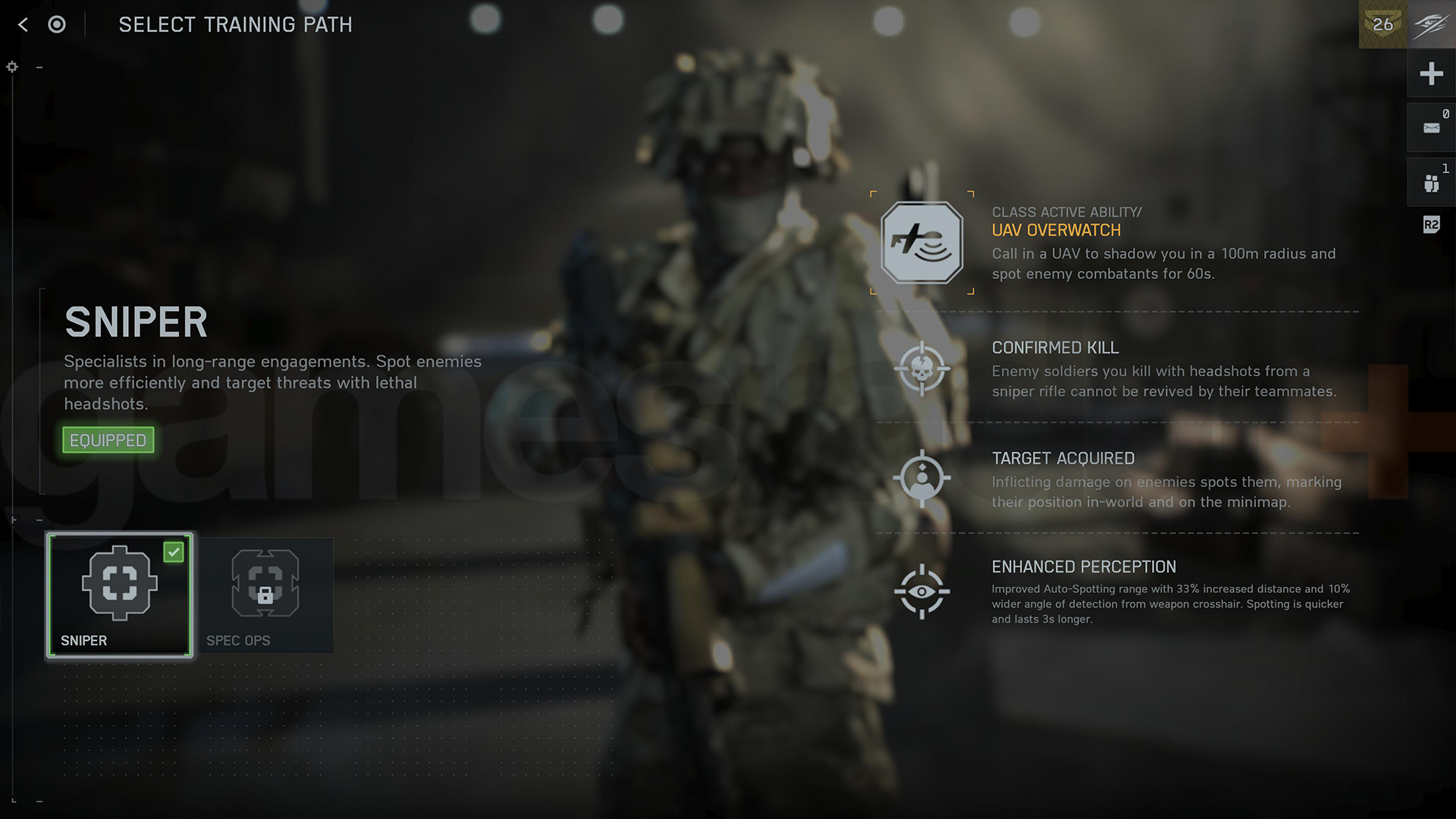The height and width of the screenshot is (819, 1456).
Task: Click the plus icon to add a friend
Action: click(x=1431, y=74)
